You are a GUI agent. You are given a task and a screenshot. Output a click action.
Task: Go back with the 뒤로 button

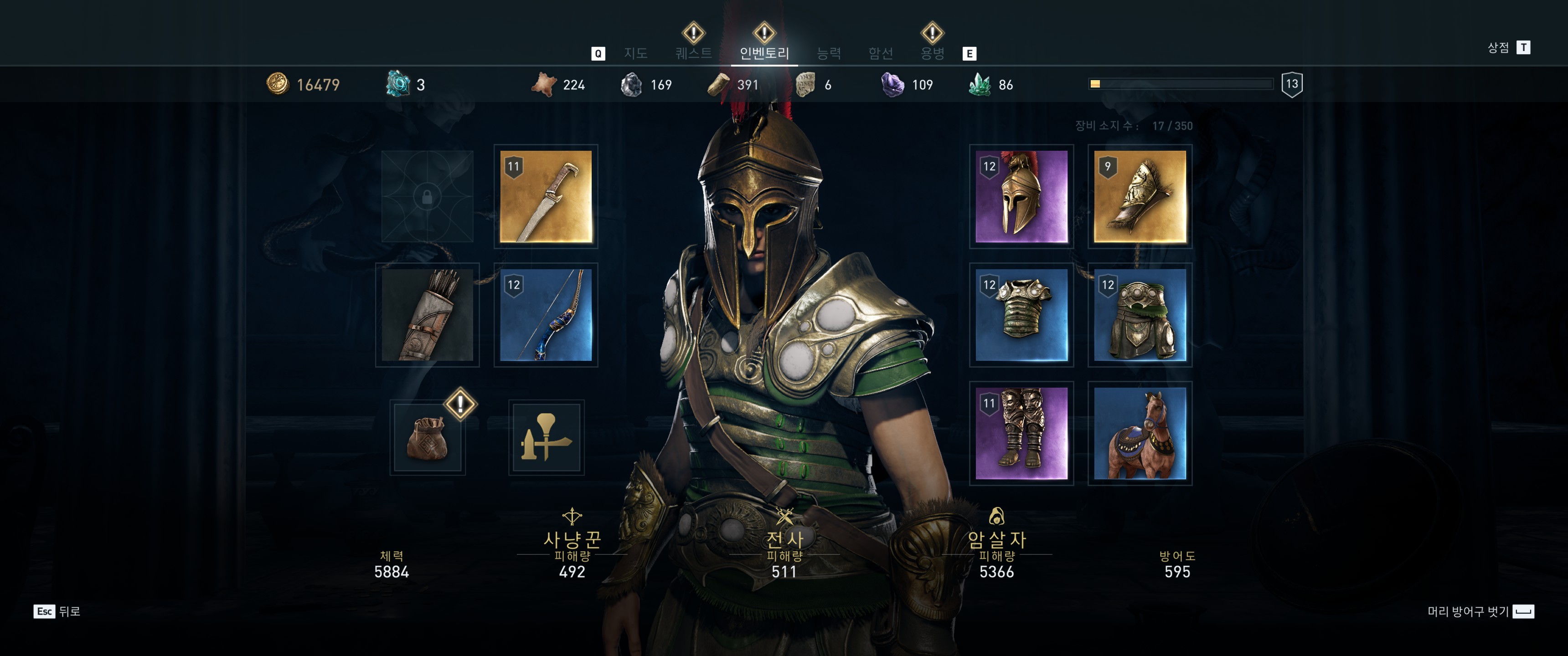click(57, 611)
